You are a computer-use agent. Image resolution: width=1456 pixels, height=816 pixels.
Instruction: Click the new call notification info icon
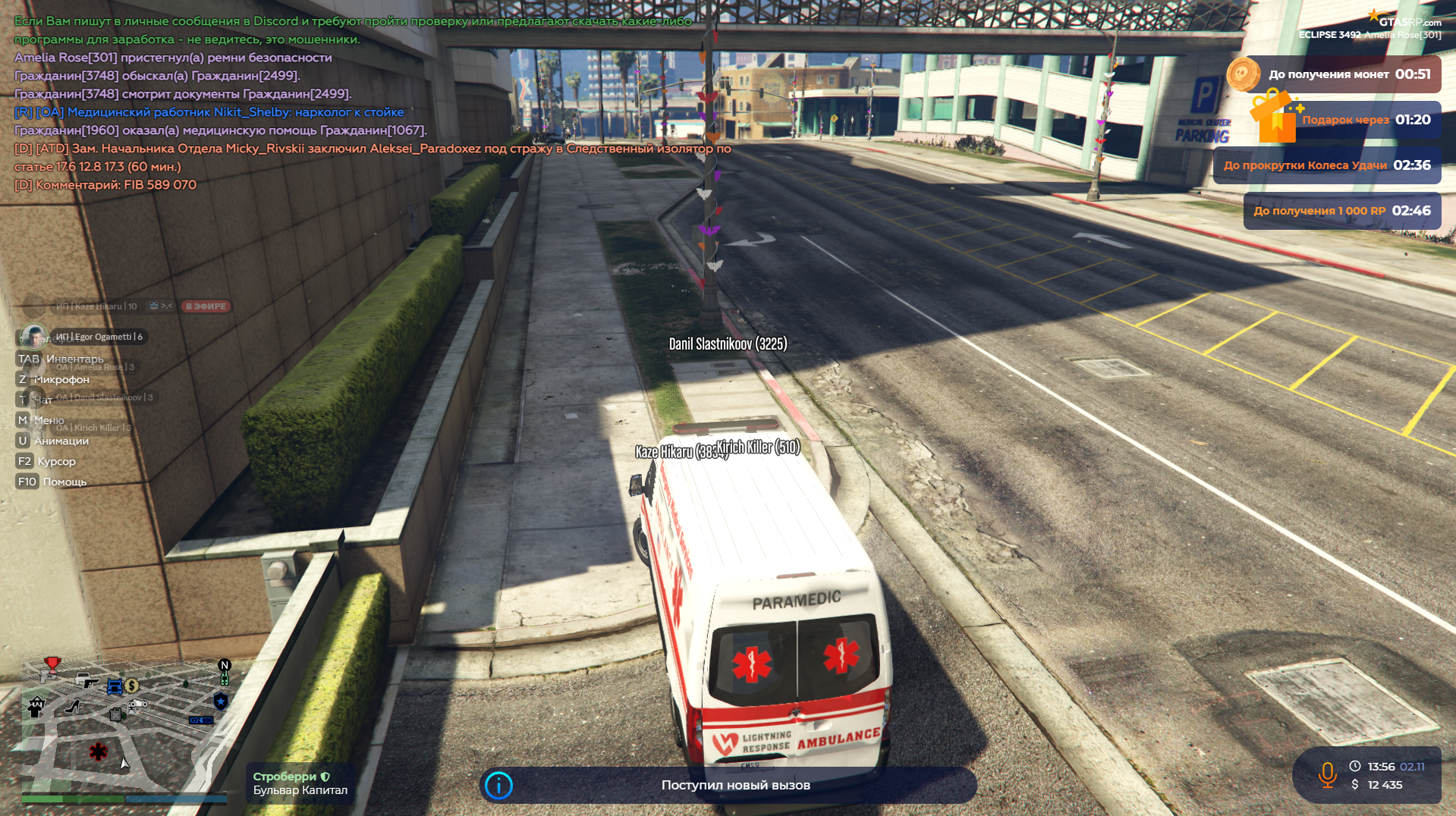(498, 786)
